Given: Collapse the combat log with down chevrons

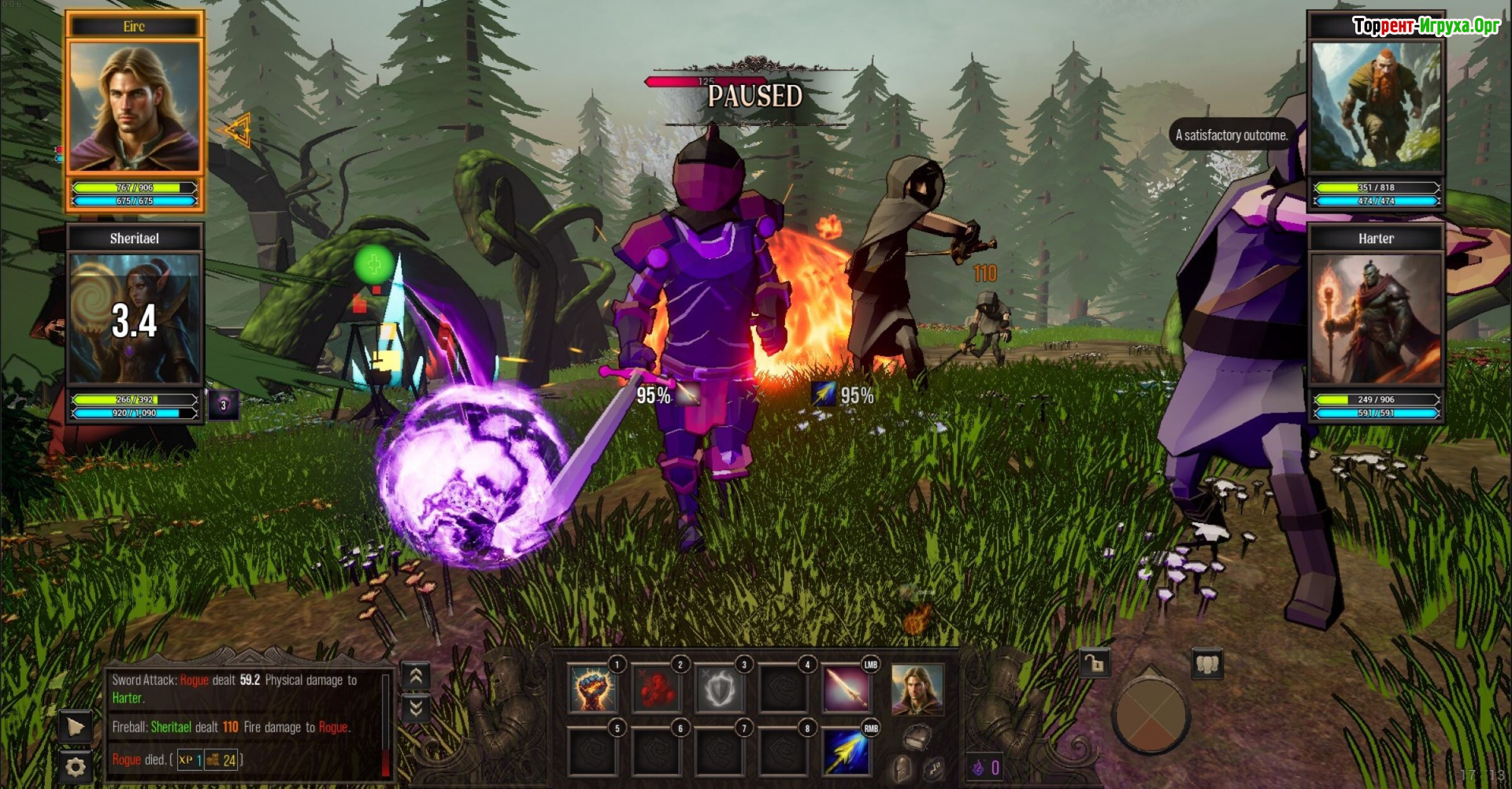Looking at the screenshot, I should pyautogui.click(x=416, y=709).
